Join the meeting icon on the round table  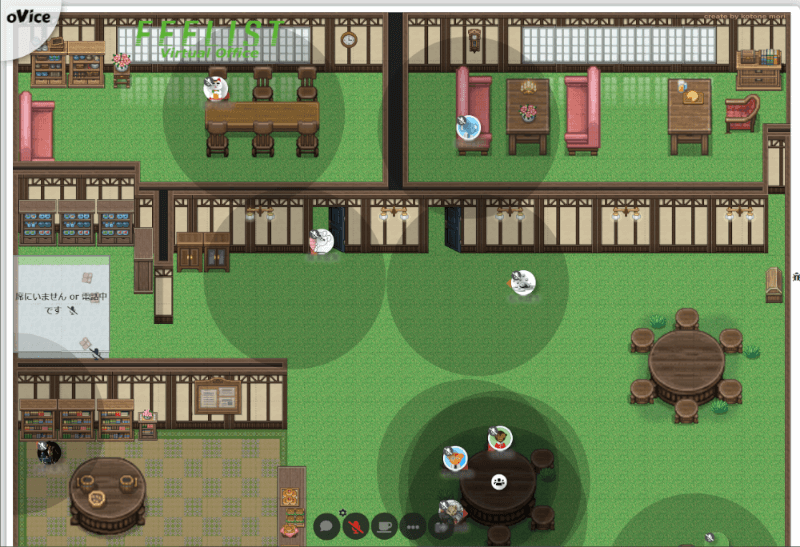(x=498, y=481)
